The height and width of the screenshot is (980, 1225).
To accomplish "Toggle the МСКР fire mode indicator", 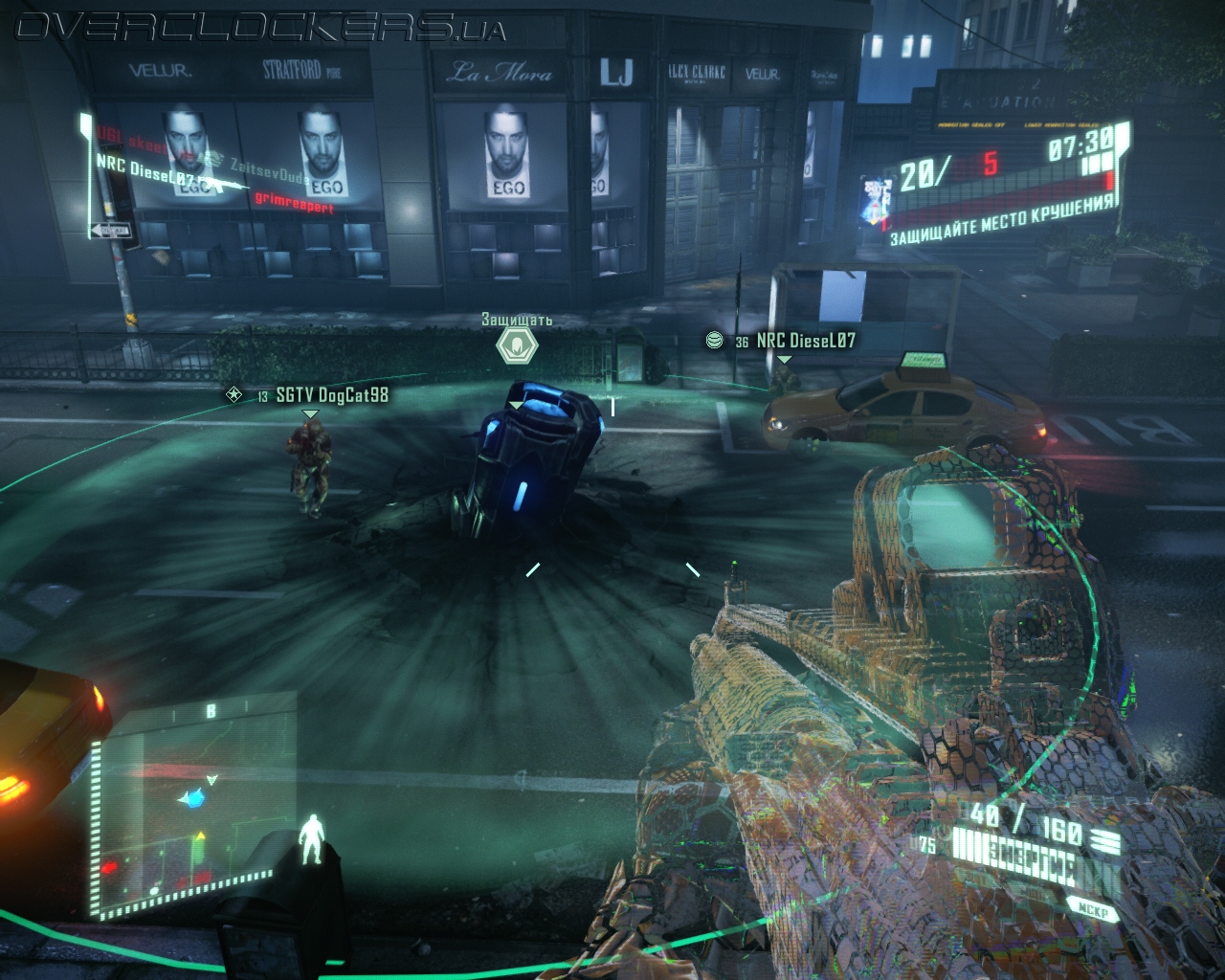I will pos(1090,913).
